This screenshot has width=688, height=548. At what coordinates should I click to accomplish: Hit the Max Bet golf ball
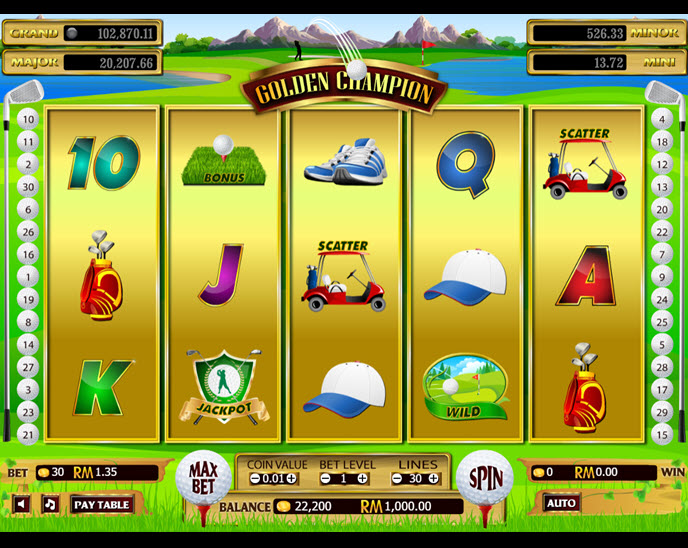(x=204, y=478)
